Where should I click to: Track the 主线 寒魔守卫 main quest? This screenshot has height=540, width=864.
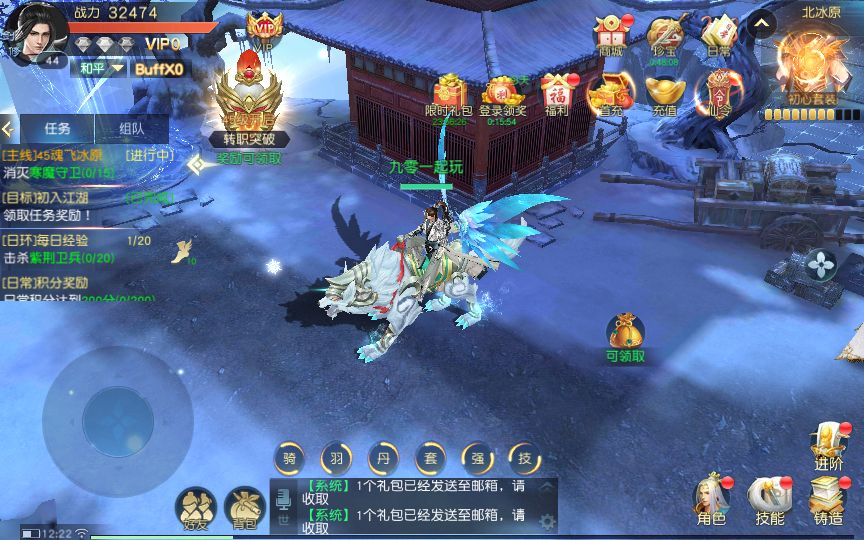[x=85, y=164]
